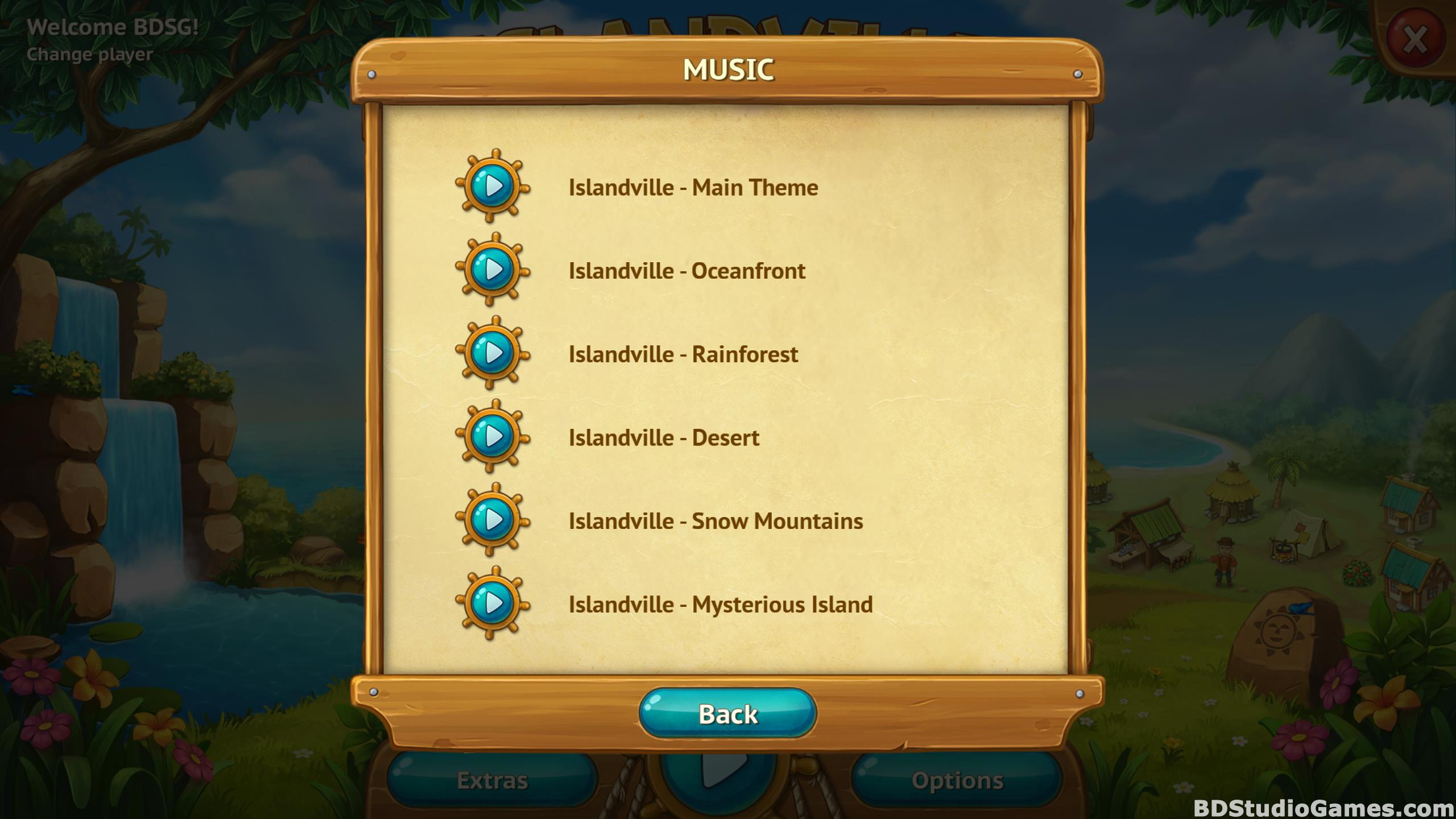The height and width of the screenshot is (819, 1456).
Task: Listen to the Snow Mountains track
Action: pos(493,520)
